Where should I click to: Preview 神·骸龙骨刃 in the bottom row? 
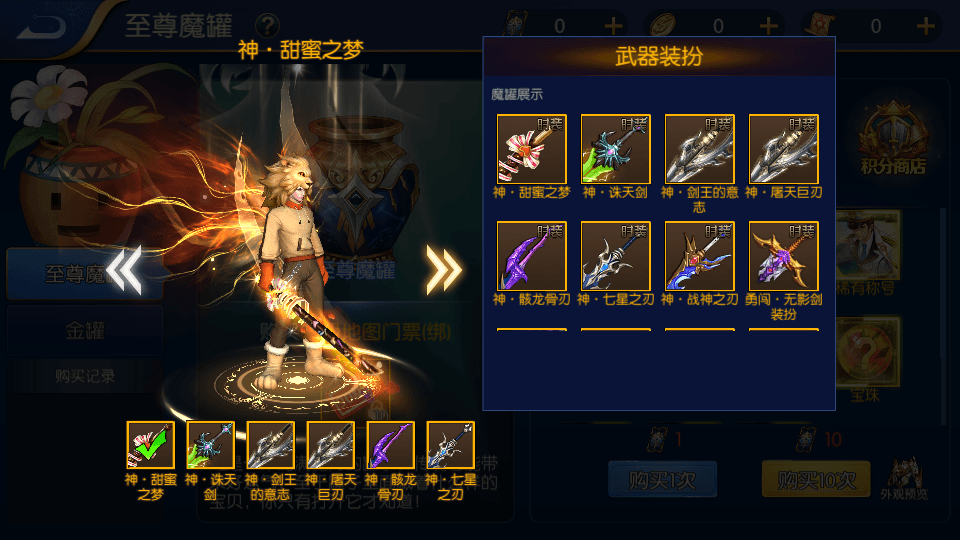pyautogui.click(x=391, y=446)
